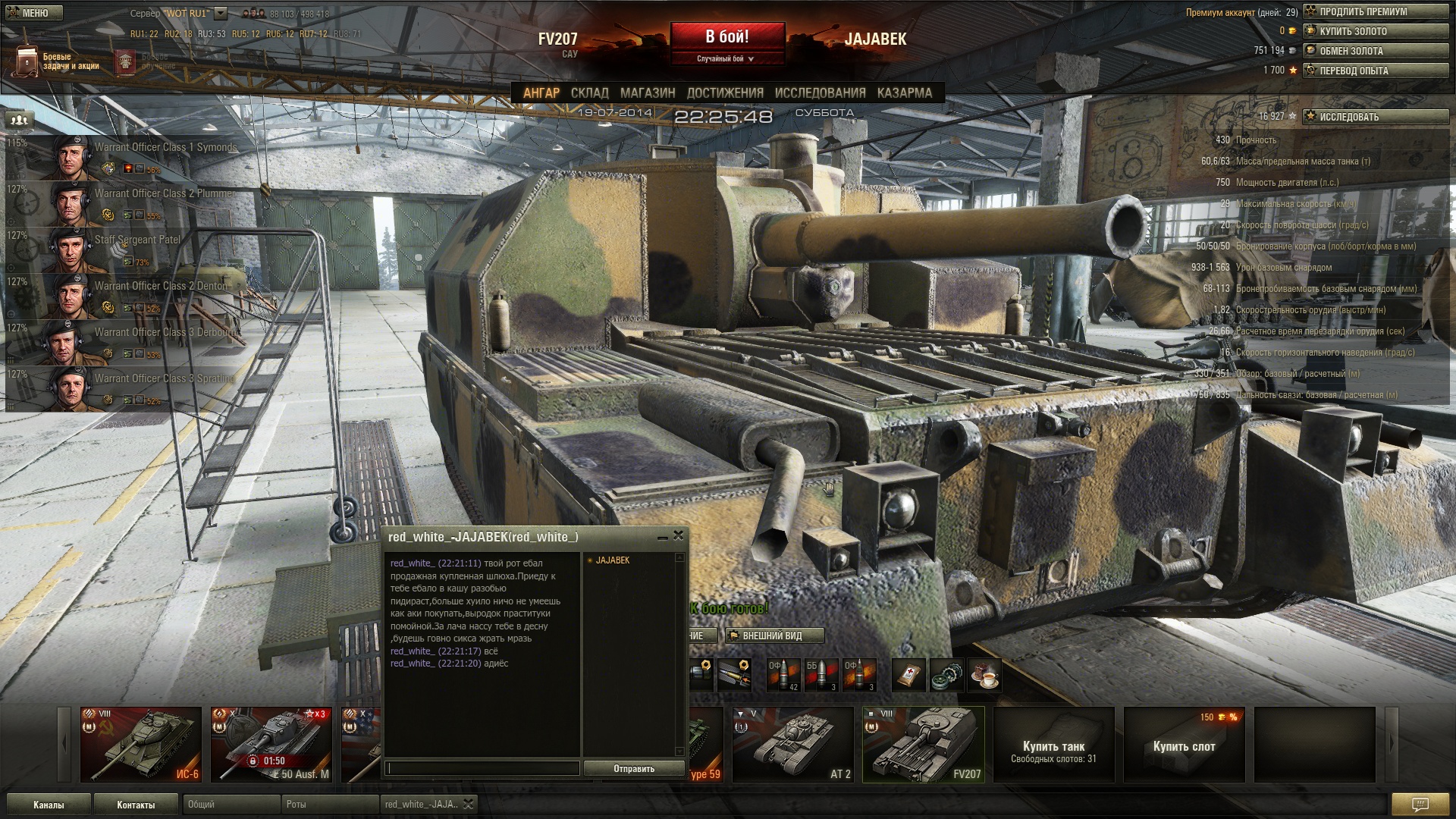Select the AT 2 tank thumbnail

[793, 744]
